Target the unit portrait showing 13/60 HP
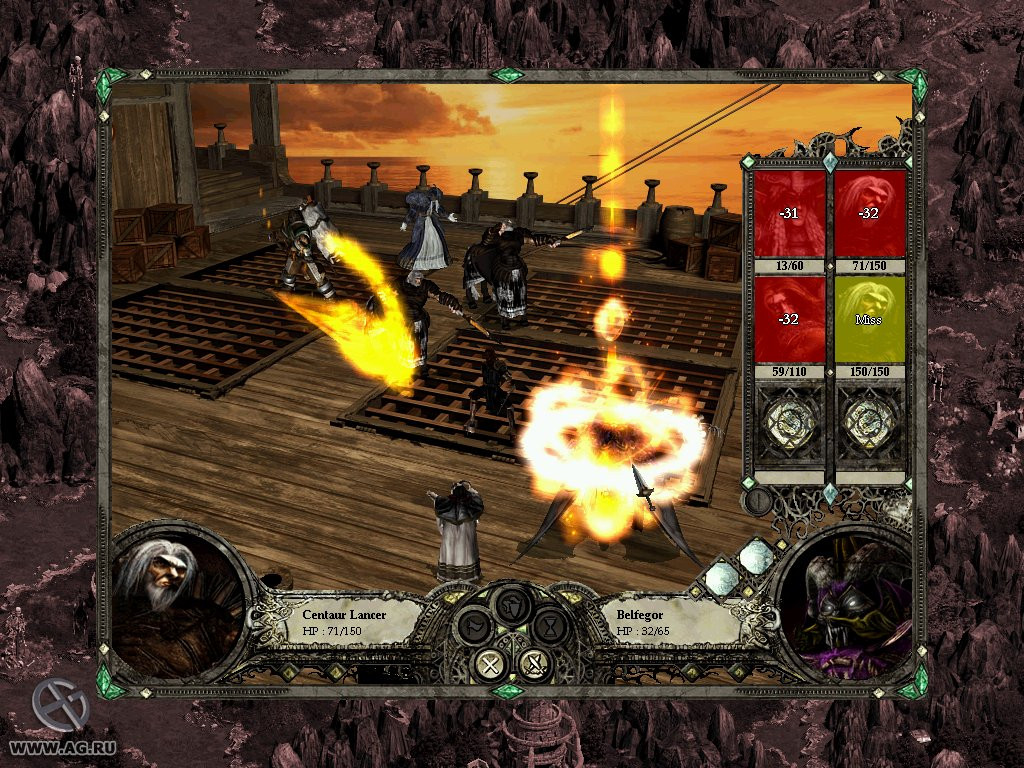 pos(790,213)
